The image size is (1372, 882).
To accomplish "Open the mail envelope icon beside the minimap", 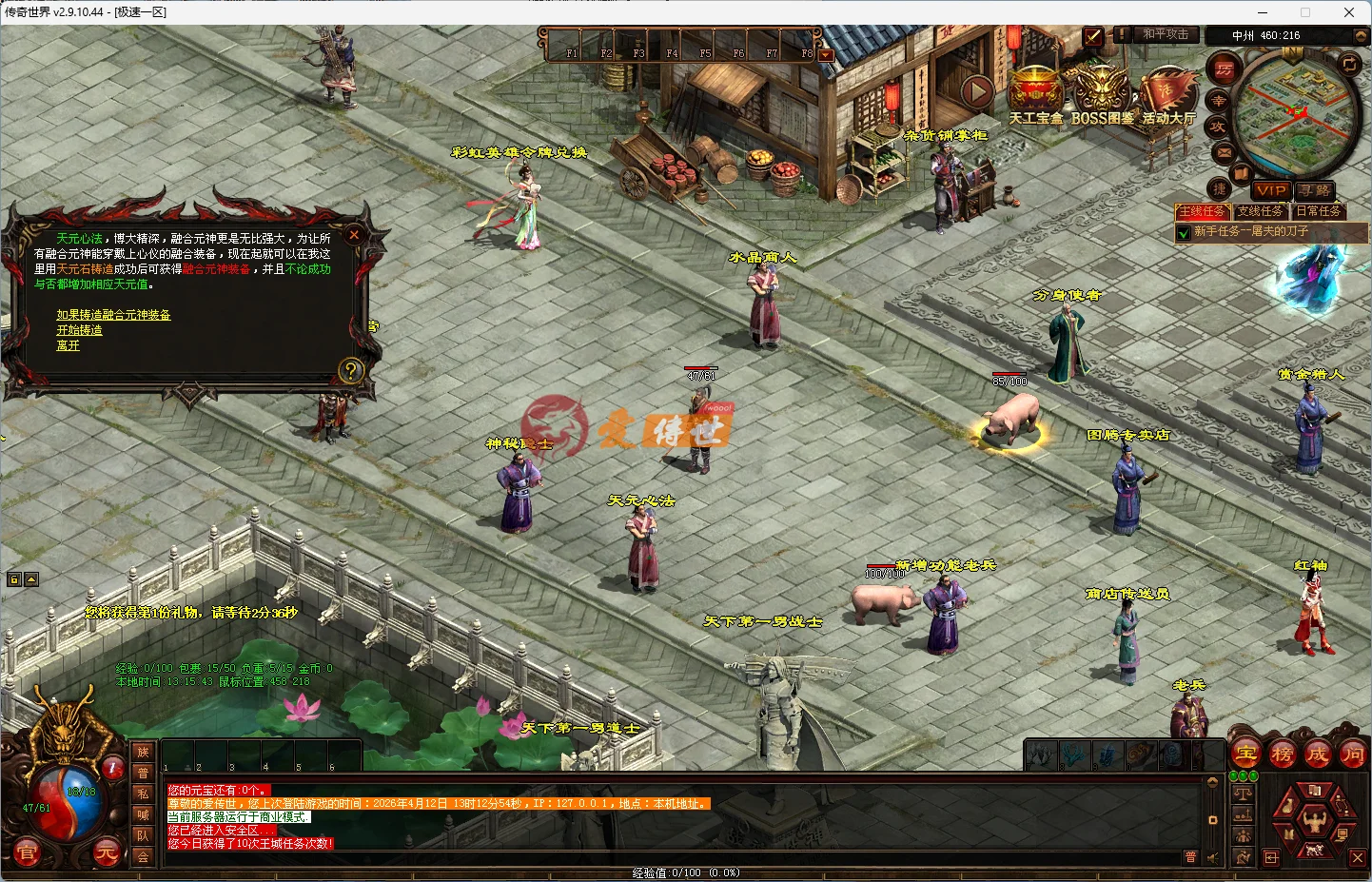I will click(x=1223, y=151).
